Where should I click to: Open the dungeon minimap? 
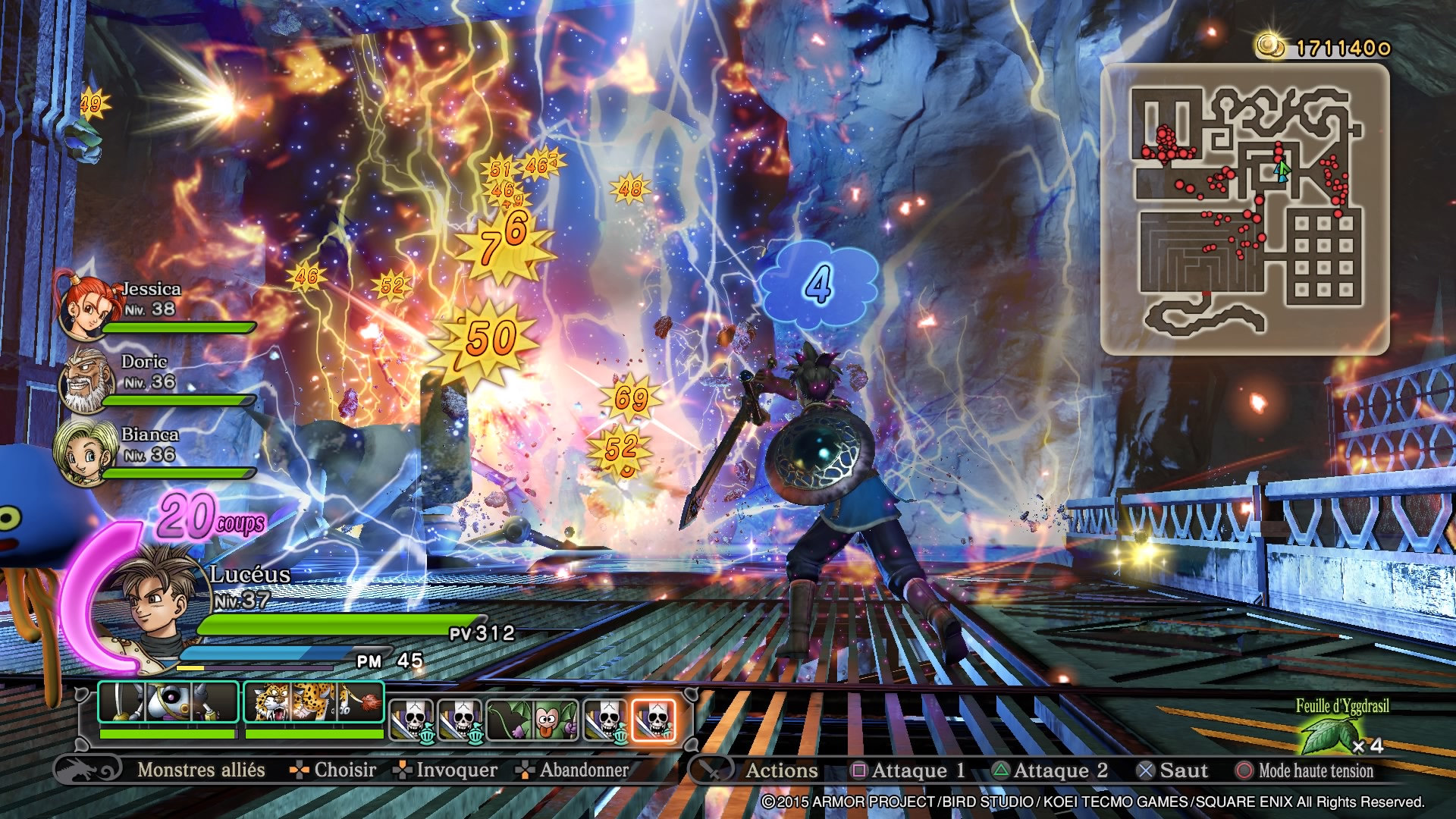1244,209
